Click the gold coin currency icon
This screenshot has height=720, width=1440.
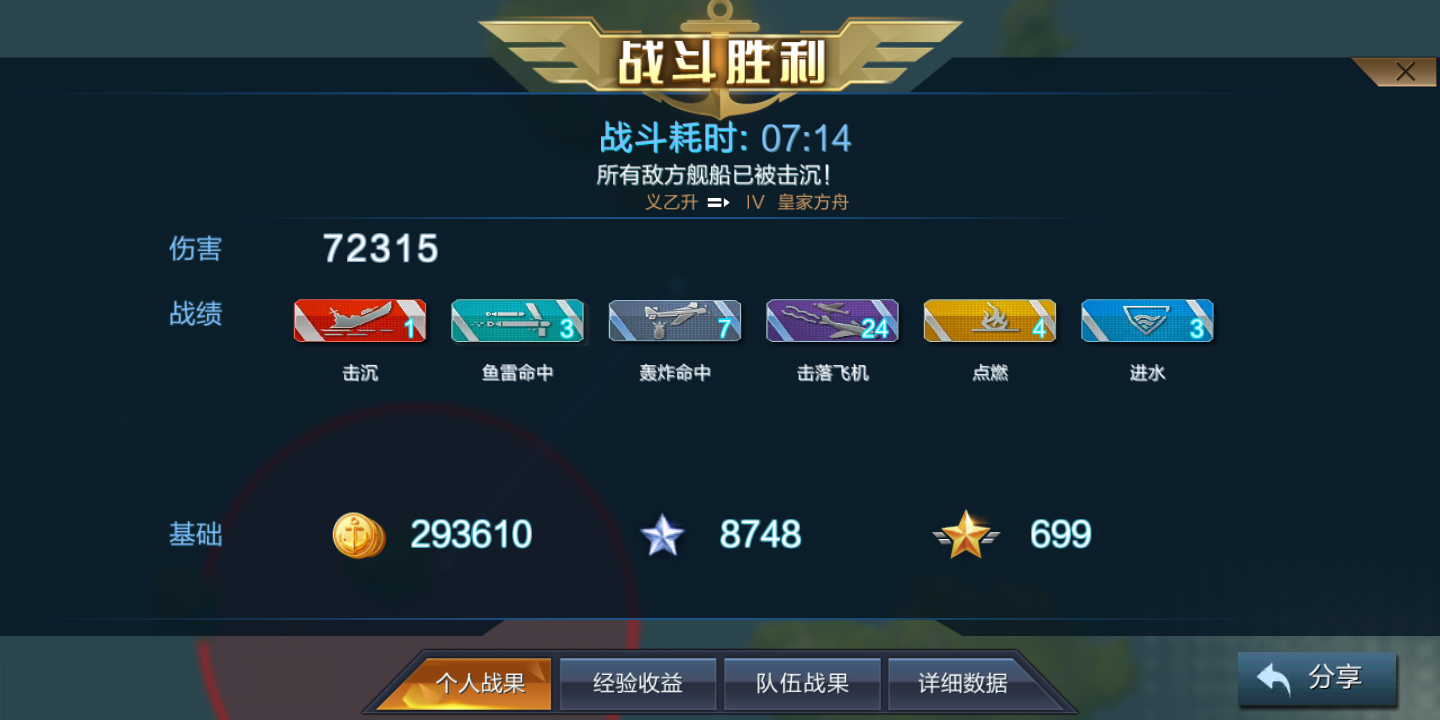point(359,535)
